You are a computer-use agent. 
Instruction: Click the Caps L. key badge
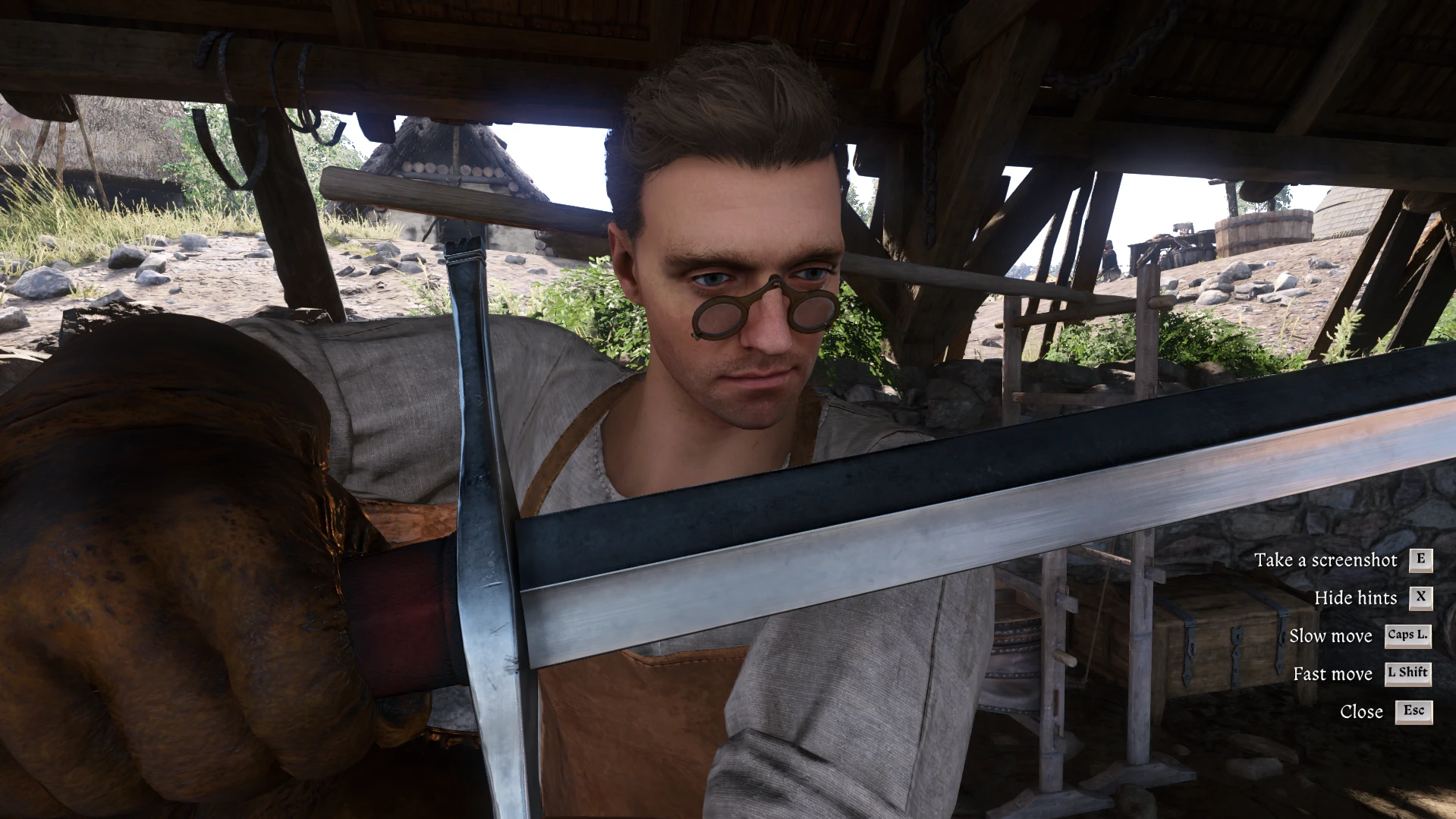1407,636
